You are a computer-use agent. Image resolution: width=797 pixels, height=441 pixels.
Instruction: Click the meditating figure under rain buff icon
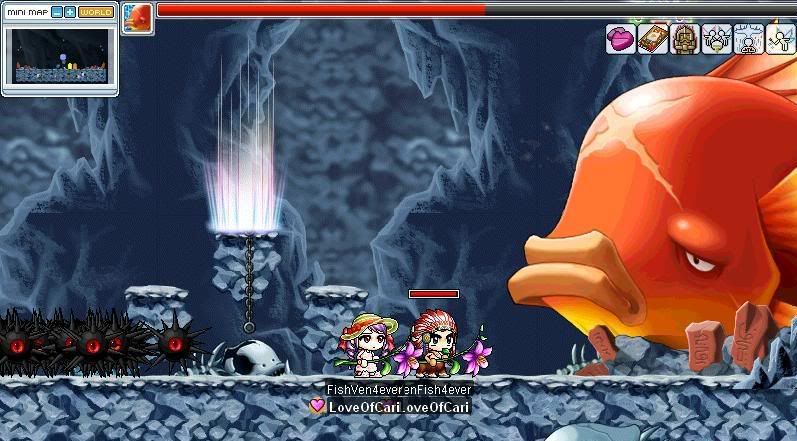[747, 39]
